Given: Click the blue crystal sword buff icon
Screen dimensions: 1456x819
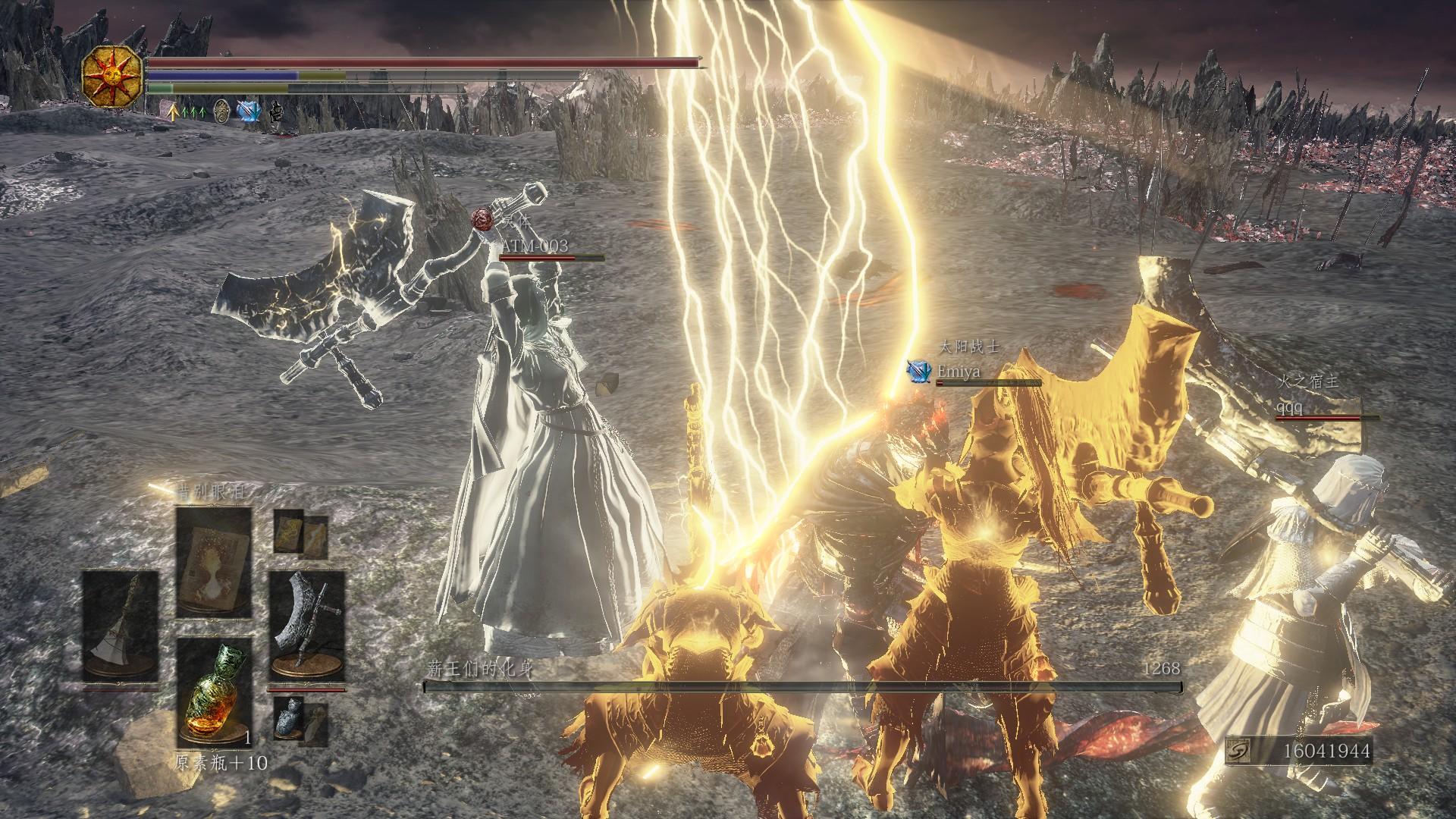Looking at the screenshot, I should coord(248,111).
